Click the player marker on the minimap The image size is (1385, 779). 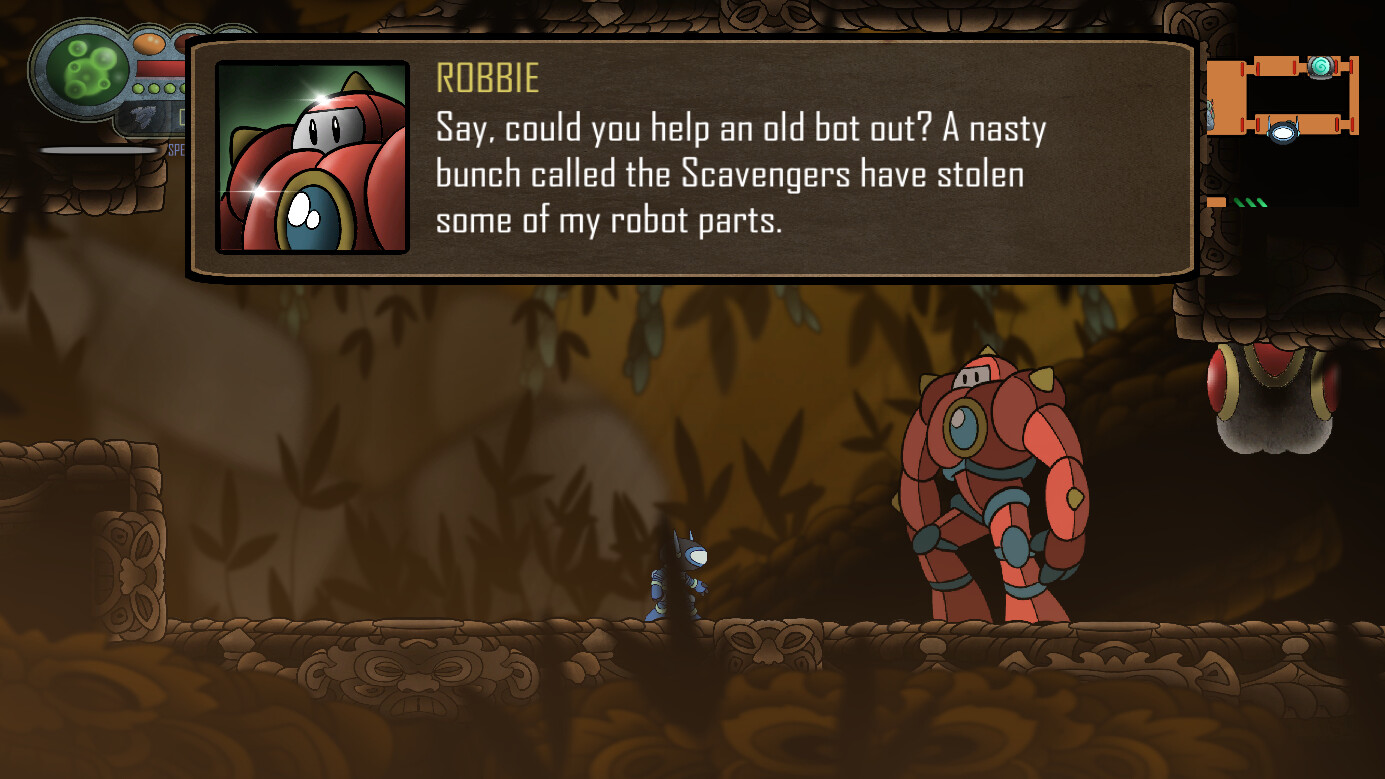pyautogui.click(x=1284, y=132)
